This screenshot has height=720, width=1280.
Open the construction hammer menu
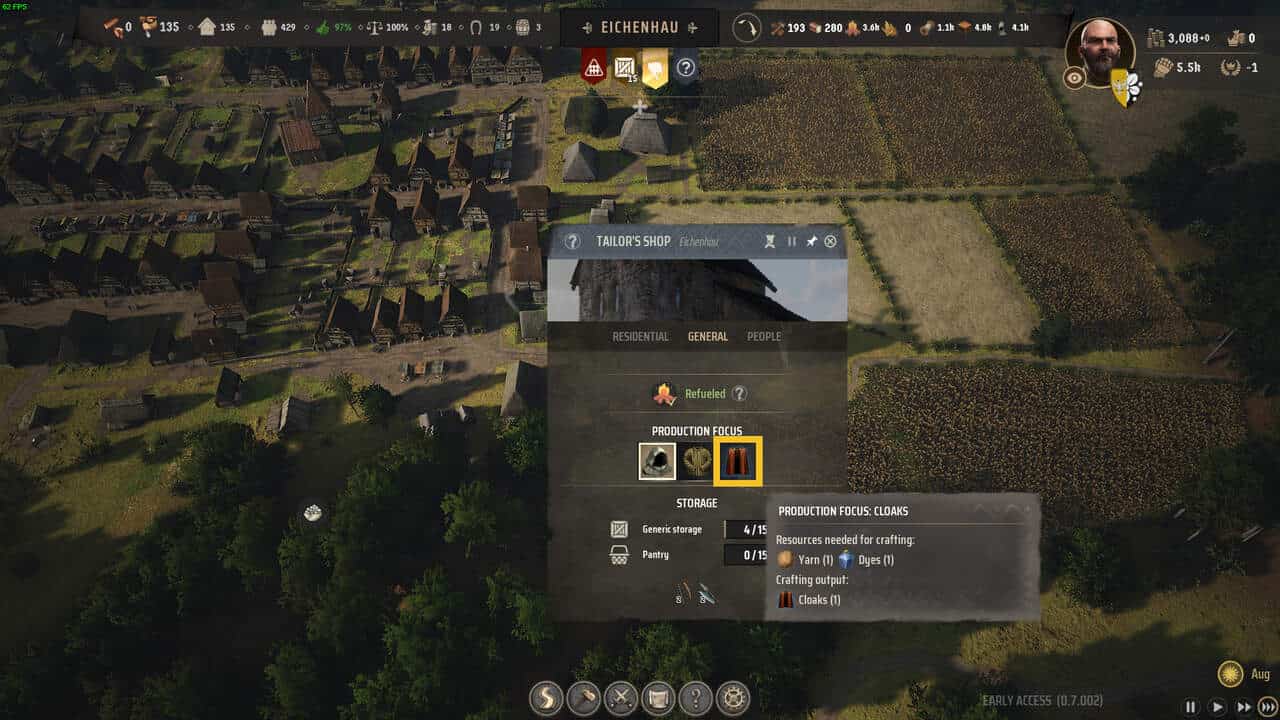point(583,697)
